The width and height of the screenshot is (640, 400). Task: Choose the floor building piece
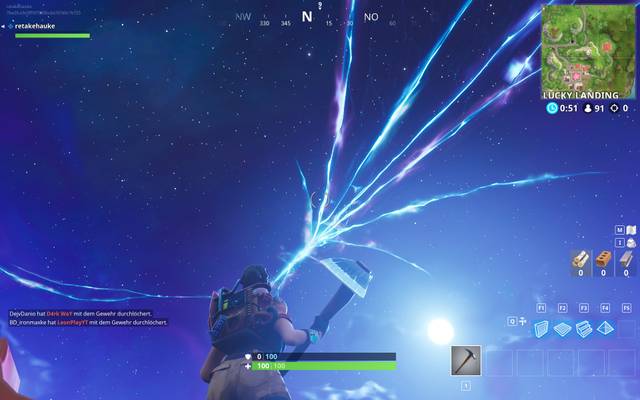[x=563, y=328]
